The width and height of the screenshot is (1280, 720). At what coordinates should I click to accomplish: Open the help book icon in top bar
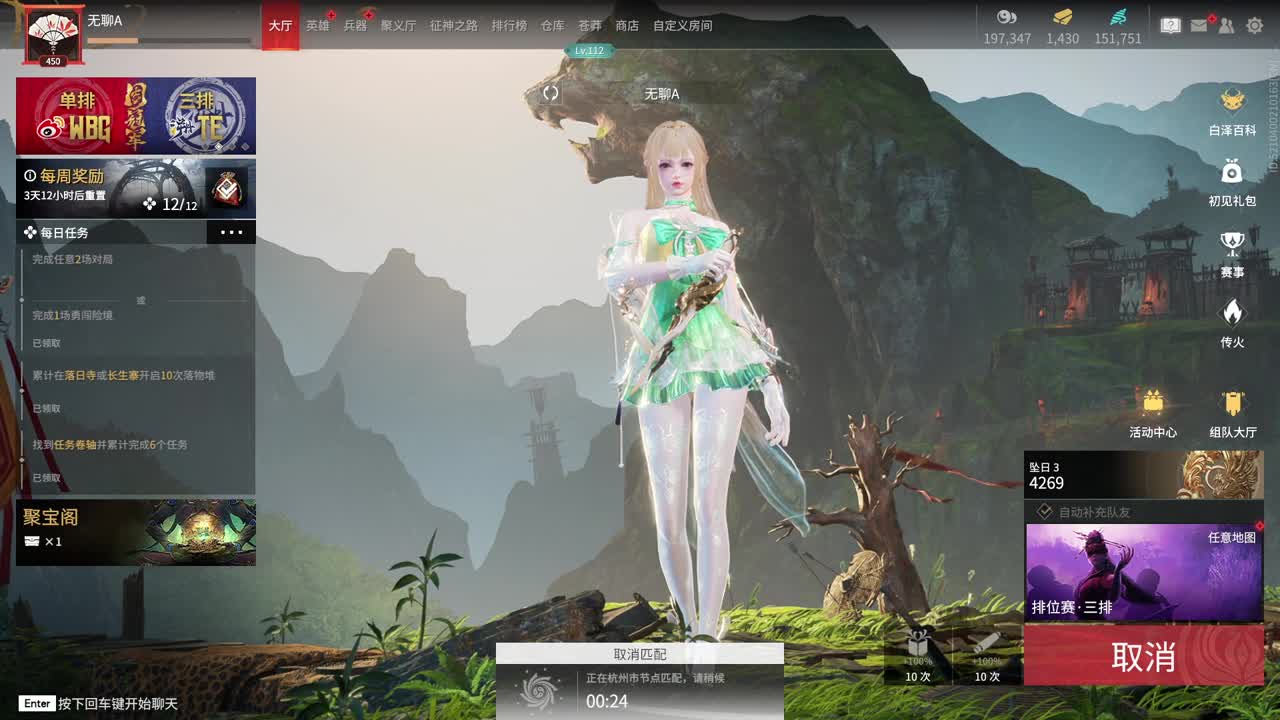click(x=1172, y=25)
